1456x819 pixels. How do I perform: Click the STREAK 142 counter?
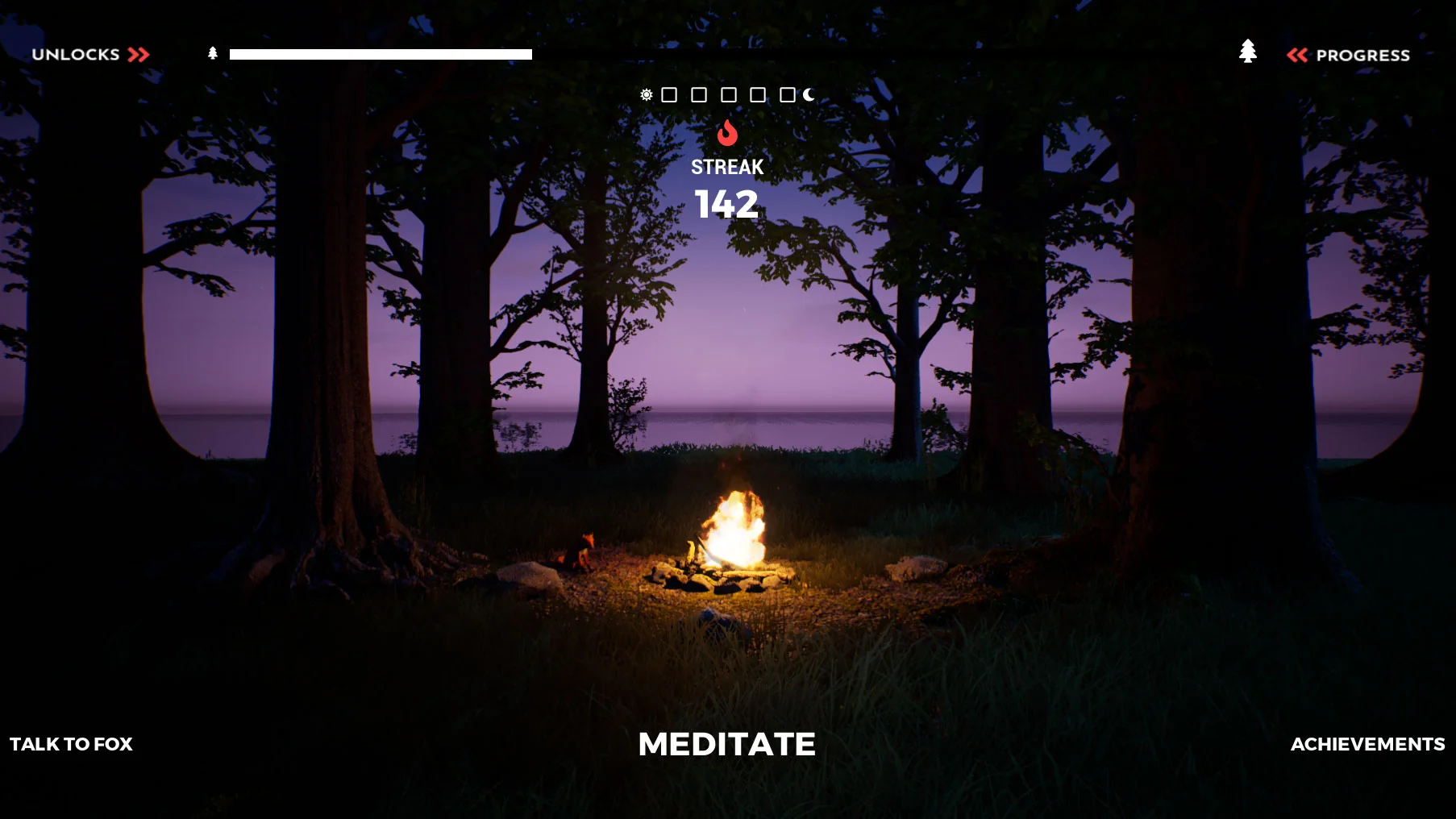tap(728, 187)
